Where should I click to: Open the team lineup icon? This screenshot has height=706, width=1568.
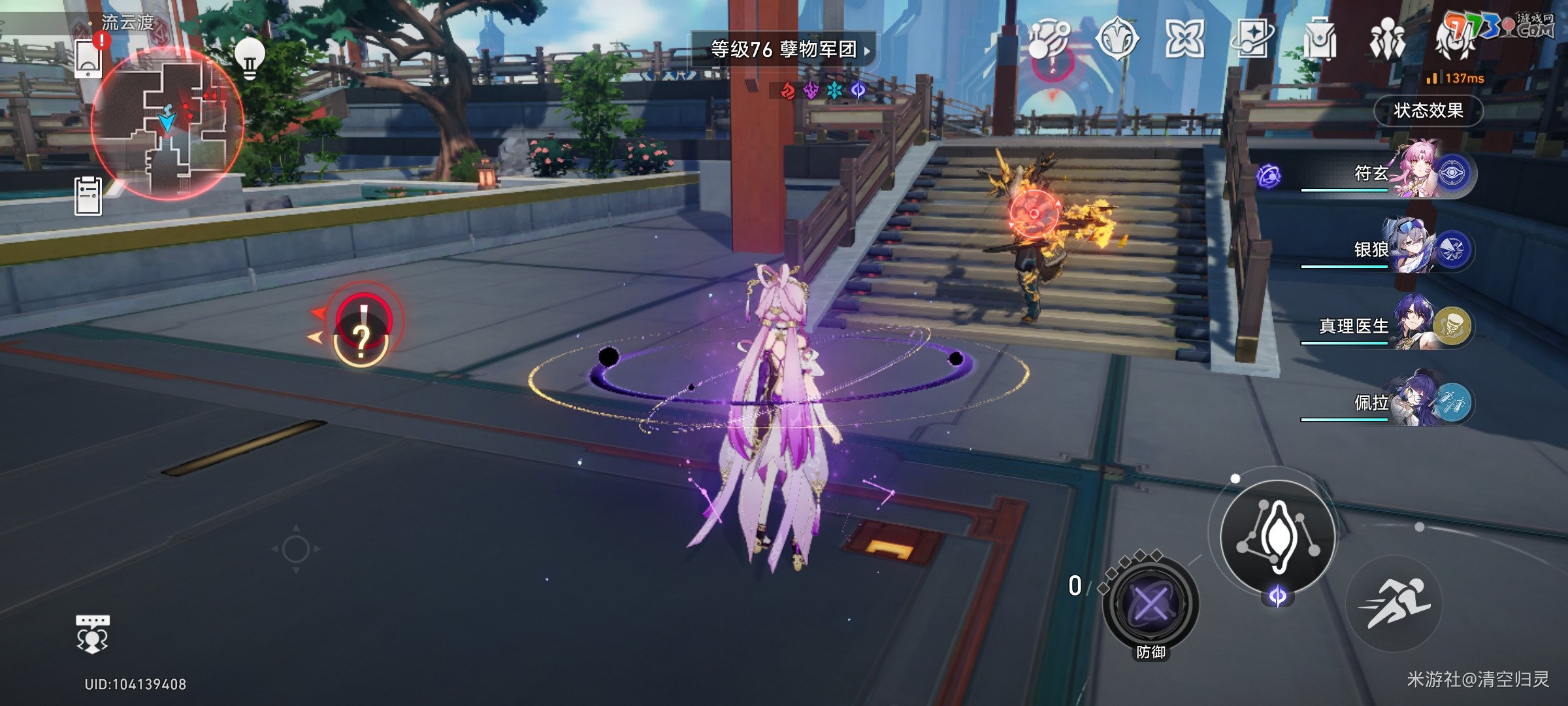[x=1387, y=39]
